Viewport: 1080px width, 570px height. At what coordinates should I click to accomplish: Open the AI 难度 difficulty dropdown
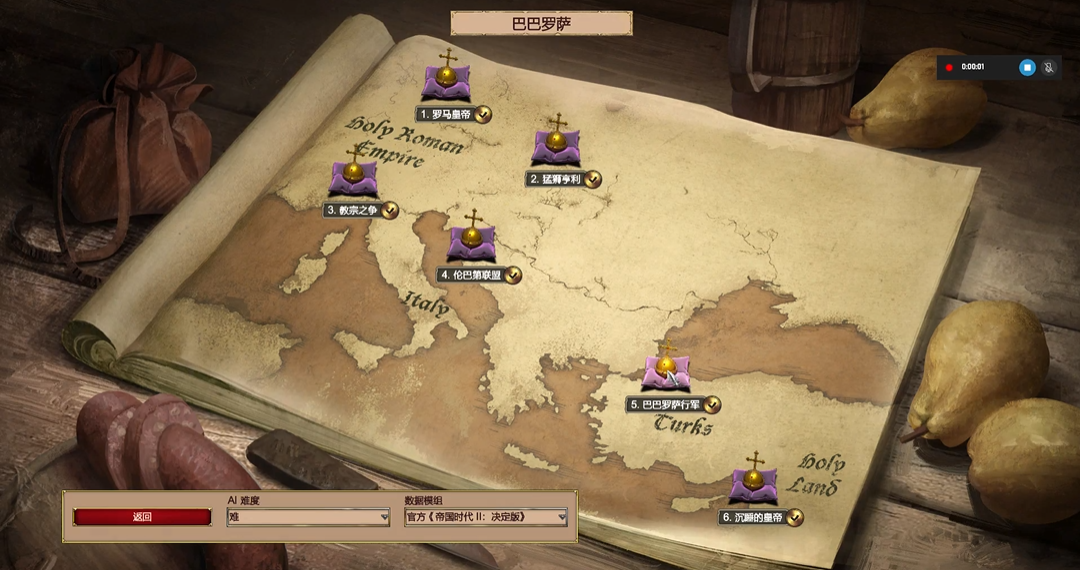point(308,517)
